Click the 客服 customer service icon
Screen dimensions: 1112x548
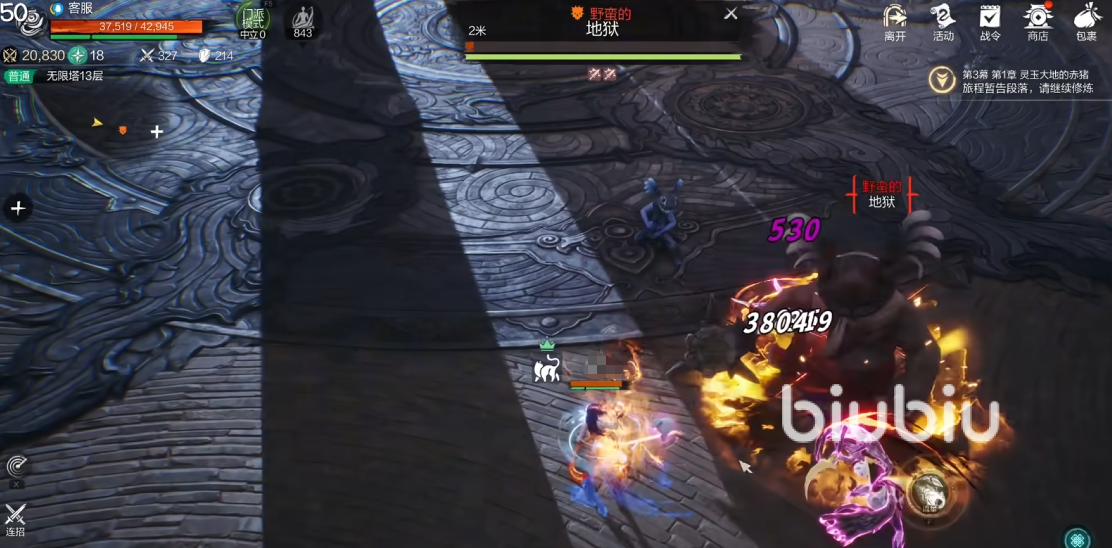pos(57,8)
